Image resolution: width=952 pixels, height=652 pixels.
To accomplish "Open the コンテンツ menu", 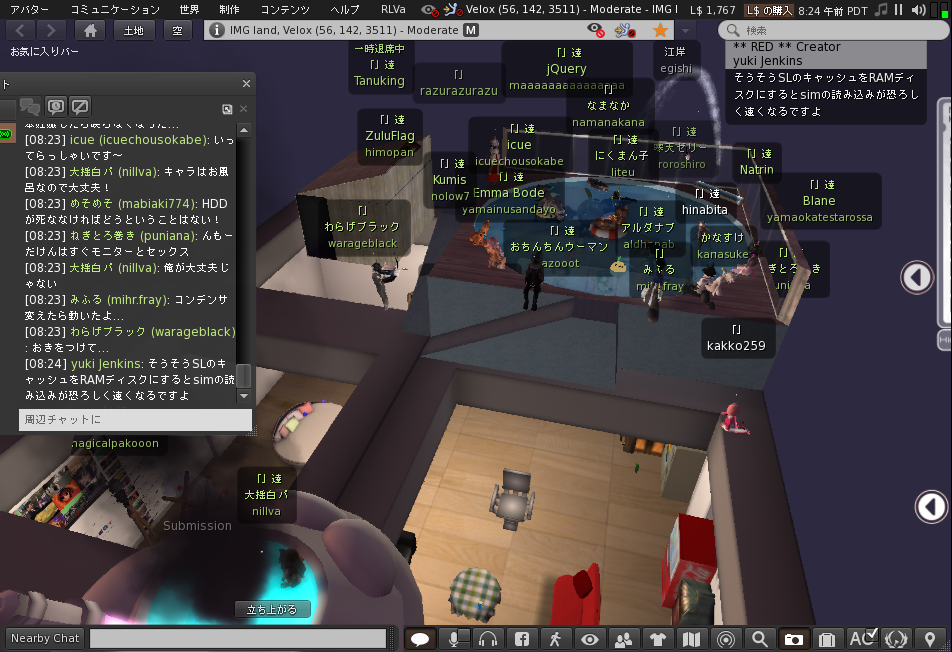I will pos(285,9).
